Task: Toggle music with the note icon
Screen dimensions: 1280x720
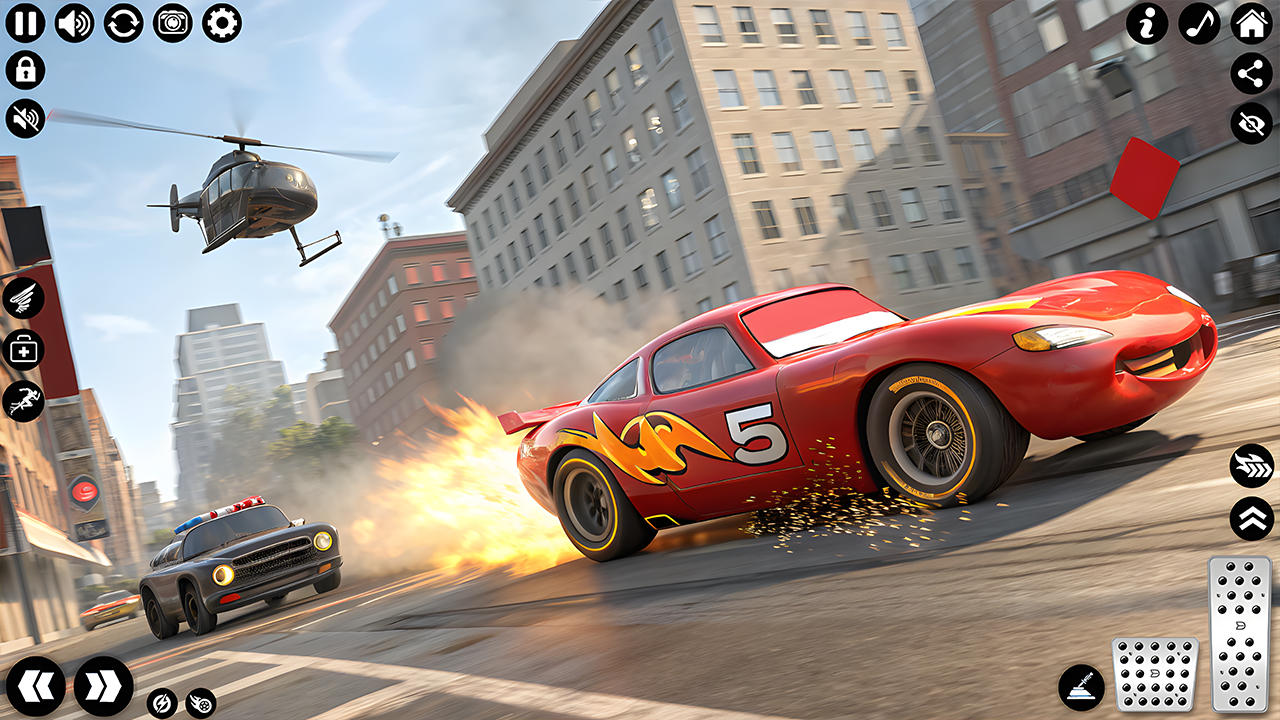Action: (1199, 23)
